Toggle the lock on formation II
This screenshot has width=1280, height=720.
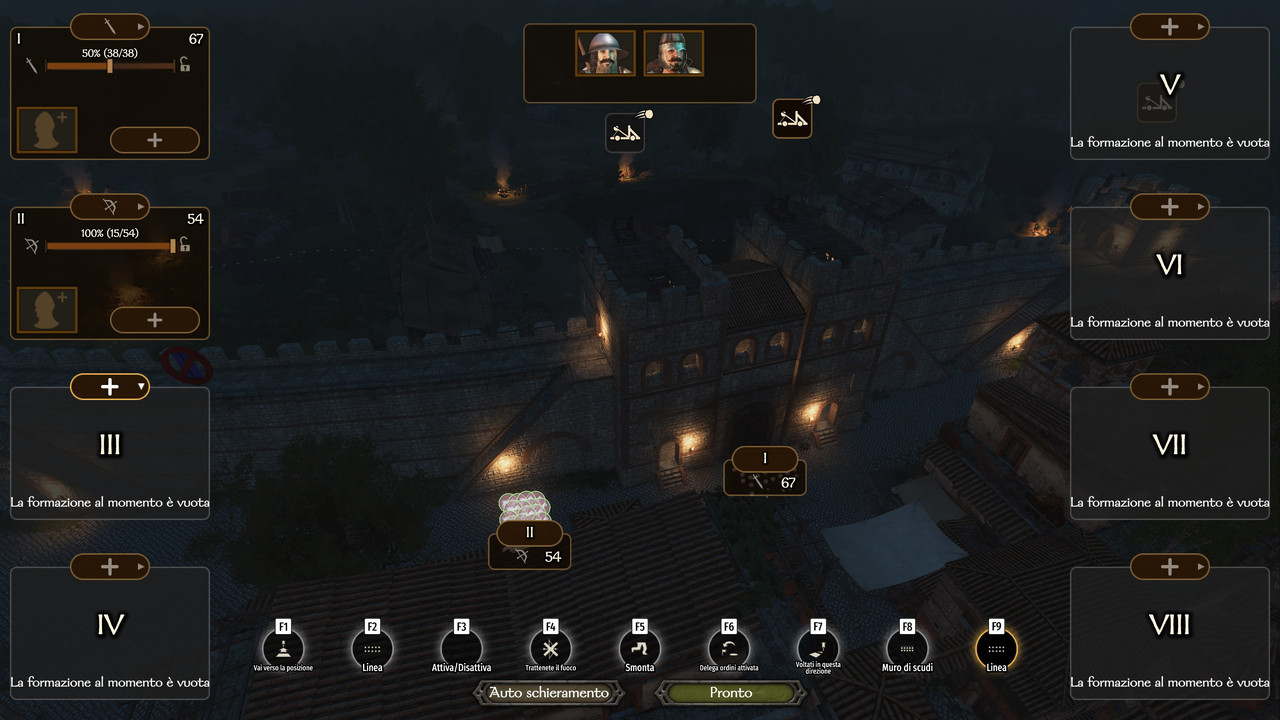(185, 245)
